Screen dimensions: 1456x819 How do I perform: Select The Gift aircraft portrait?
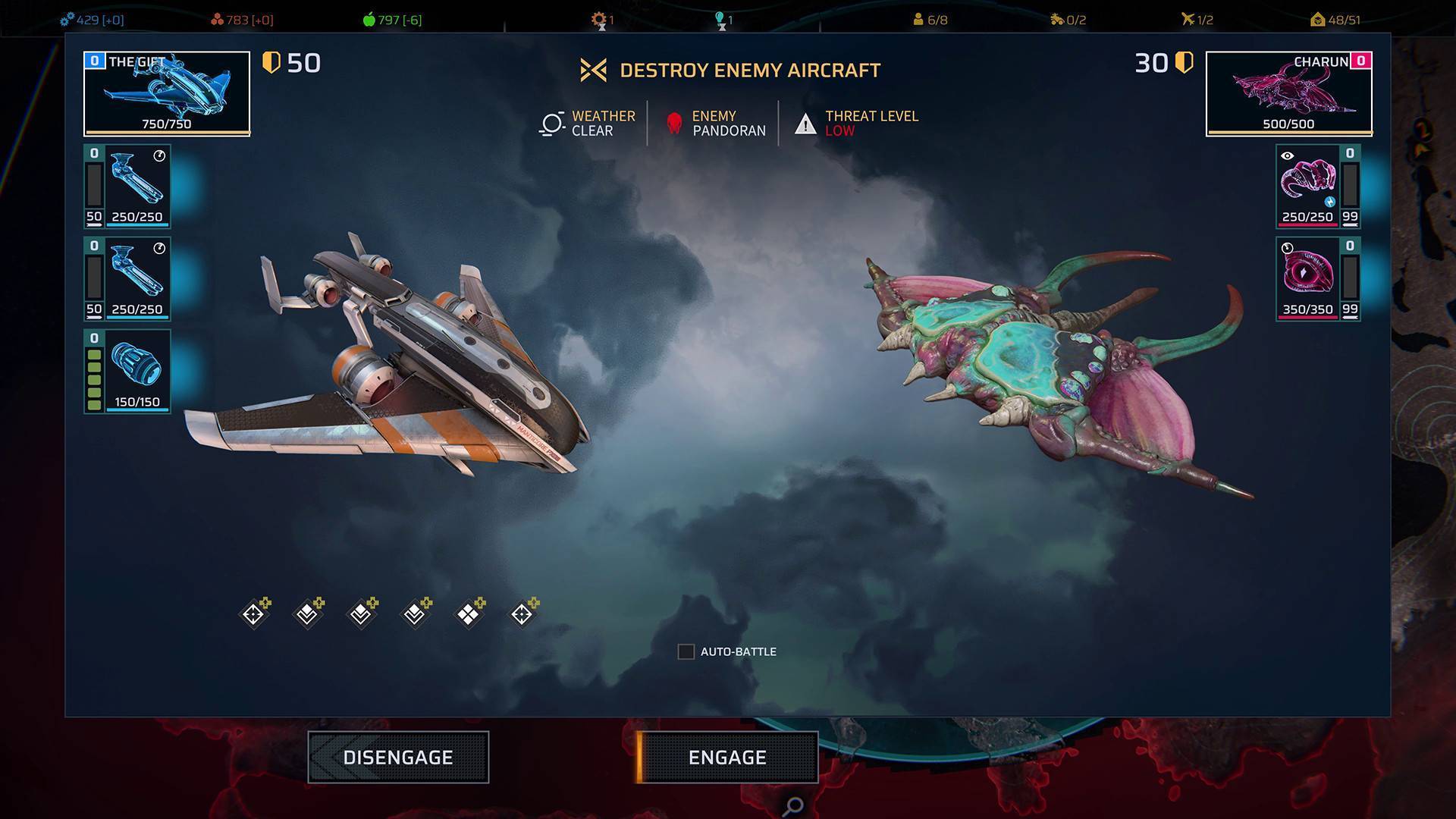(x=167, y=93)
